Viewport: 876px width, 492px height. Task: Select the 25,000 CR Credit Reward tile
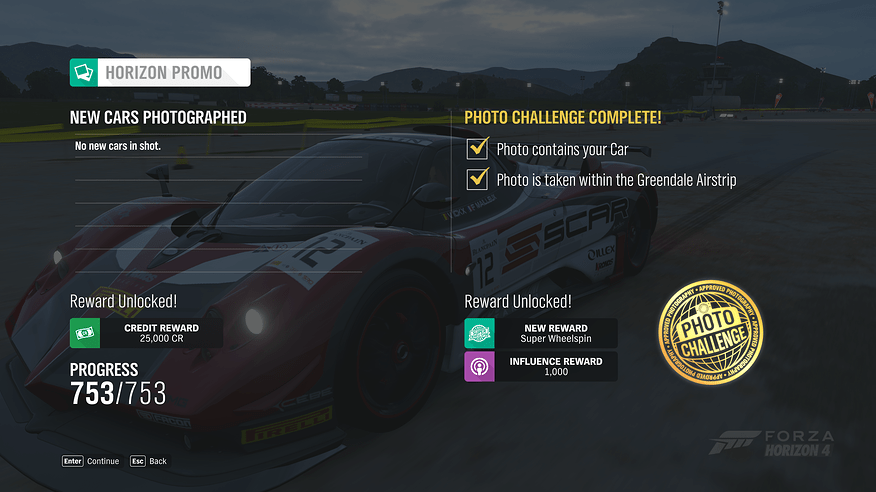pyautogui.click(x=146, y=333)
